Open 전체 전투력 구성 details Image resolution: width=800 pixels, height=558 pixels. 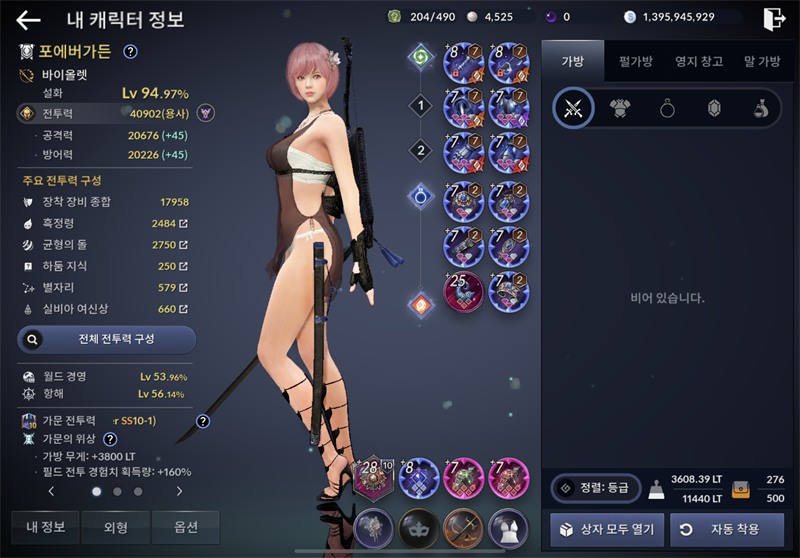point(107,339)
